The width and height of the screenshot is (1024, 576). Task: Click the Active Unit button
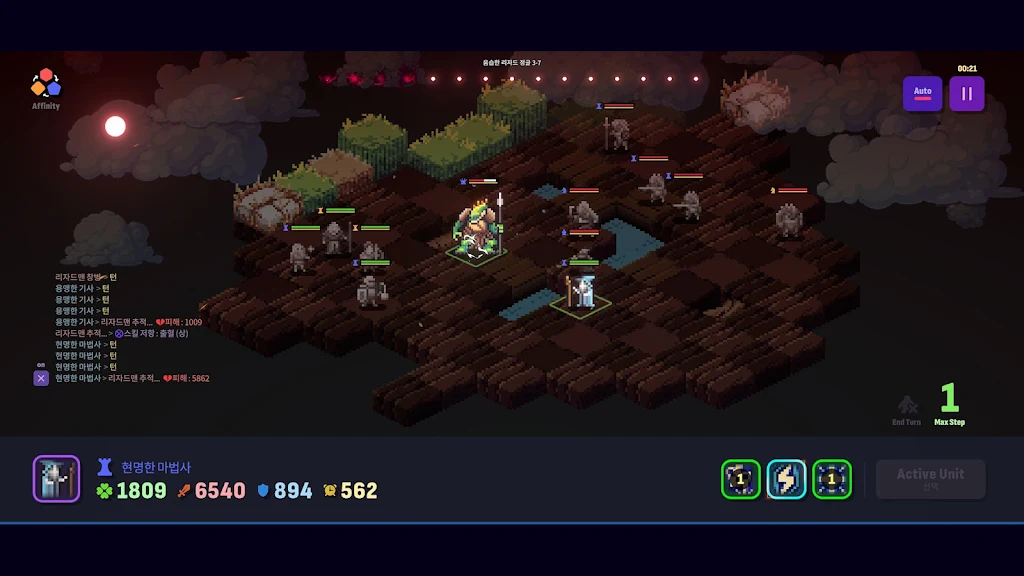coord(930,479)
